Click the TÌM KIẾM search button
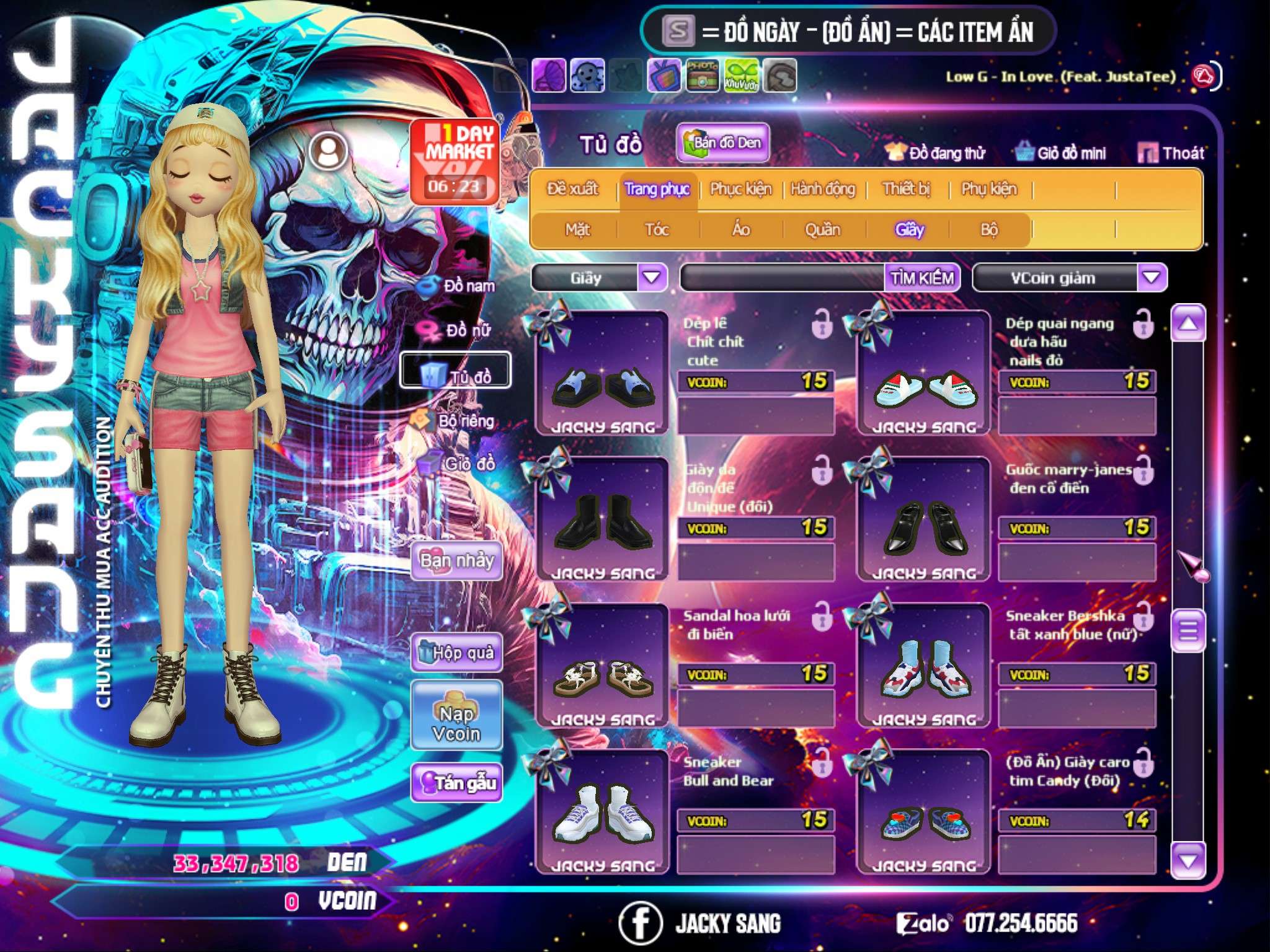The width and height of the screenshot is (1270, 952). point(921,278)
